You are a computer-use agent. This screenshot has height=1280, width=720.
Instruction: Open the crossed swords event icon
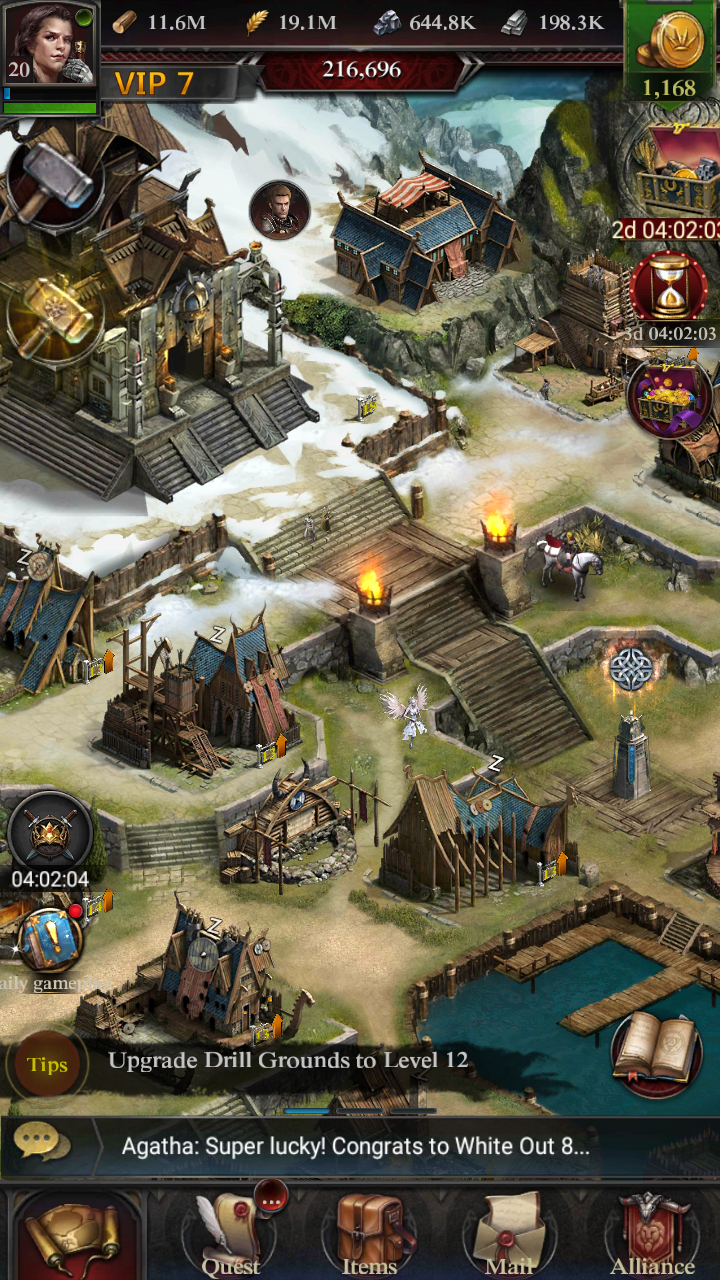[x=50, y=833]
